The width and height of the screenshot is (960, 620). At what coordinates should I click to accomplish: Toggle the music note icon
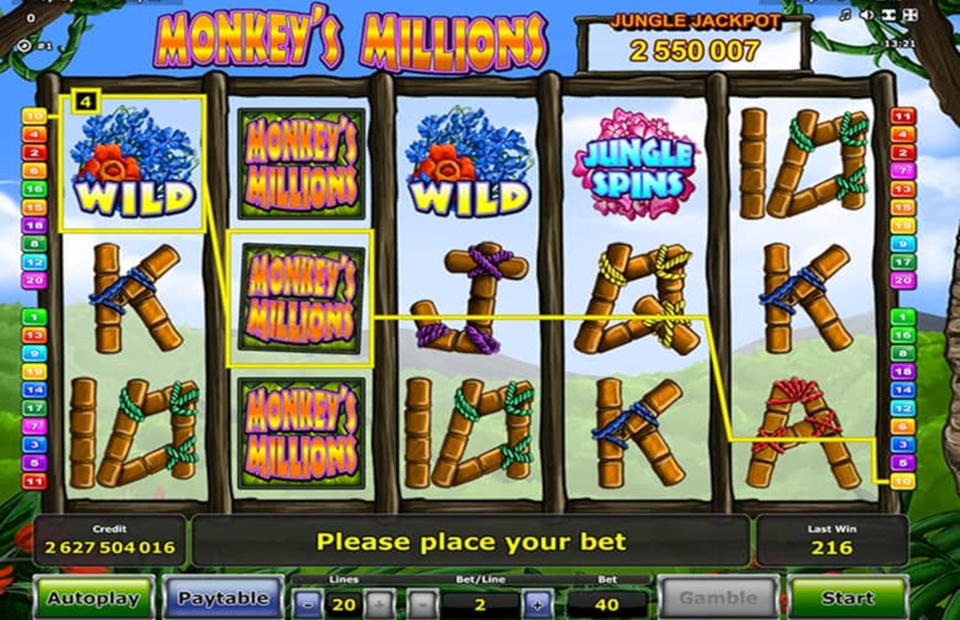[845, 15]
